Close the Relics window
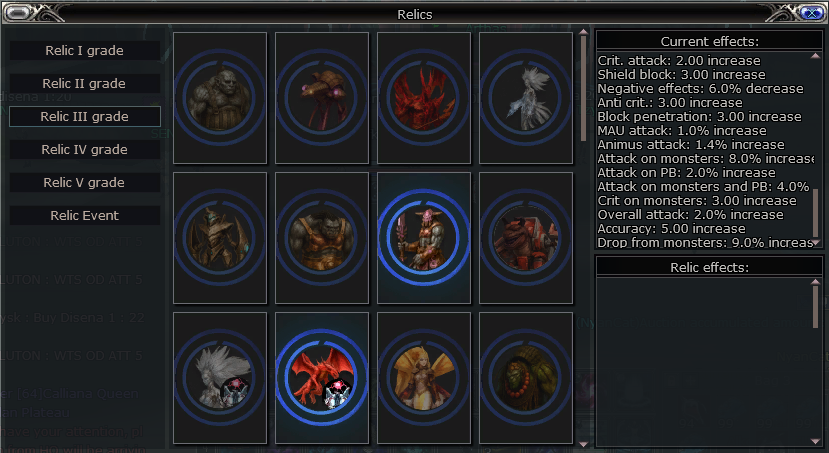The image size is (829, 453). (x=812, y=13)
